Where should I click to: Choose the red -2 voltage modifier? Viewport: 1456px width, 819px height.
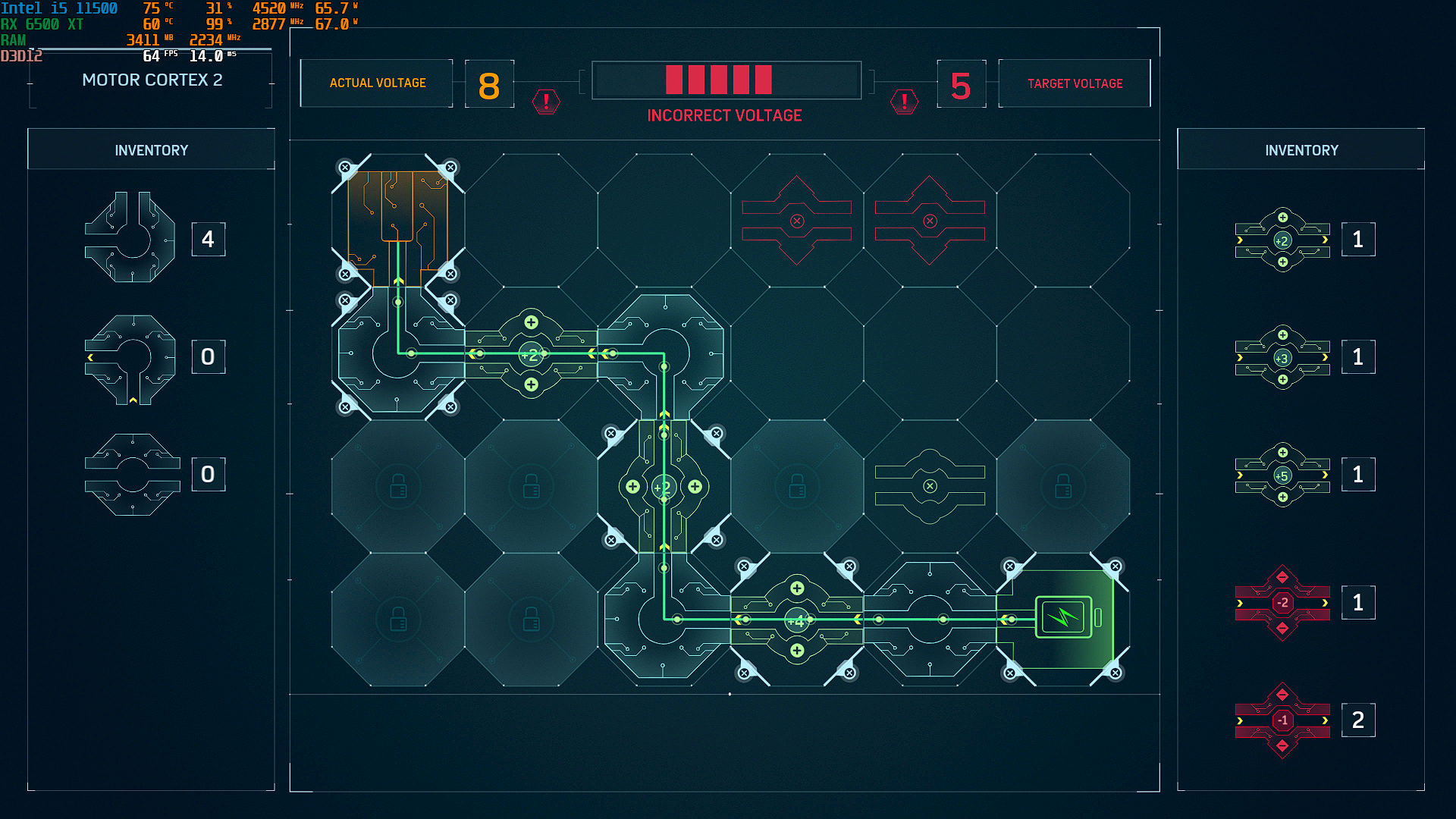click(1282, 603)
